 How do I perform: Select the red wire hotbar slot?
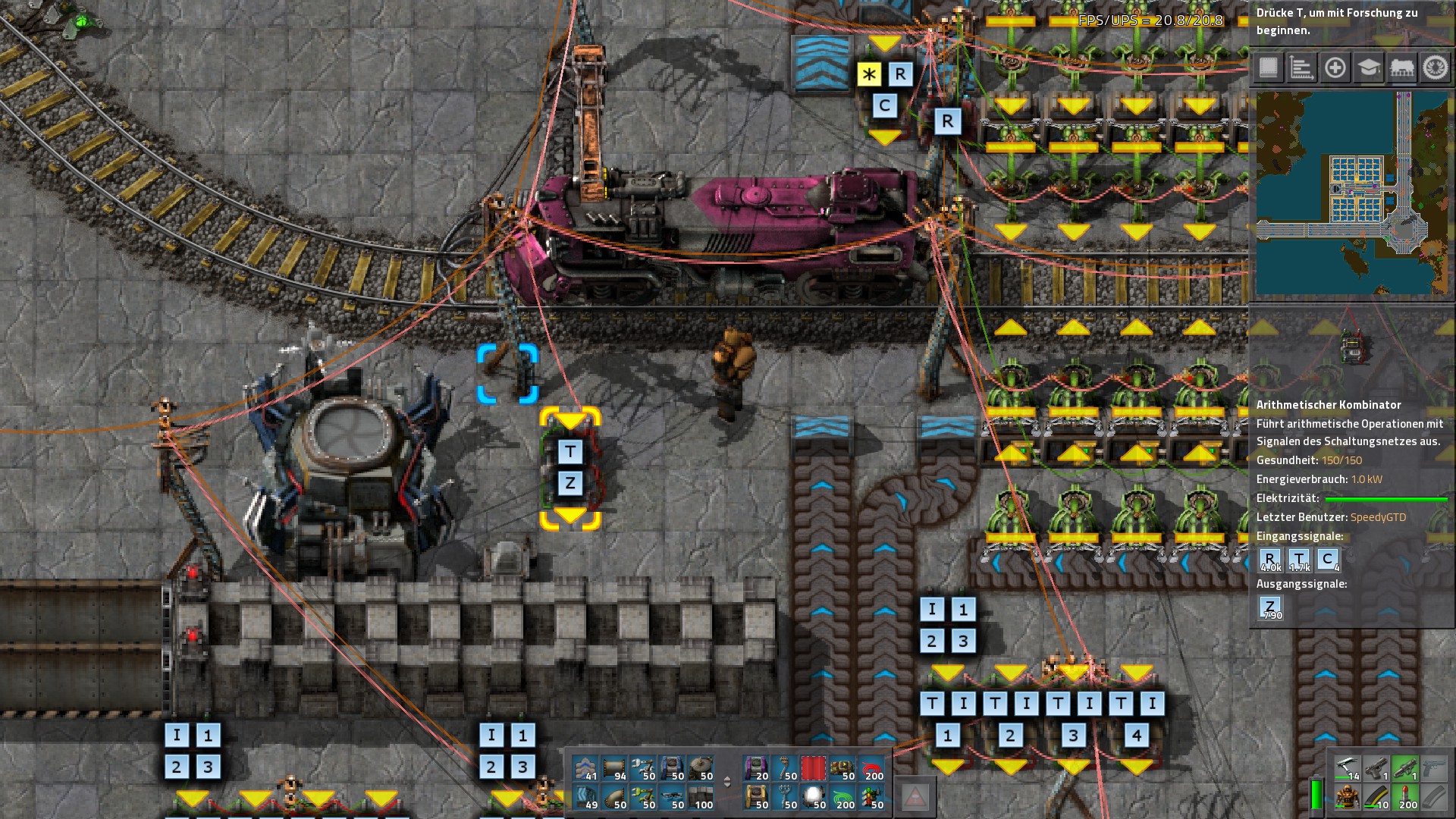coord(871,769)
